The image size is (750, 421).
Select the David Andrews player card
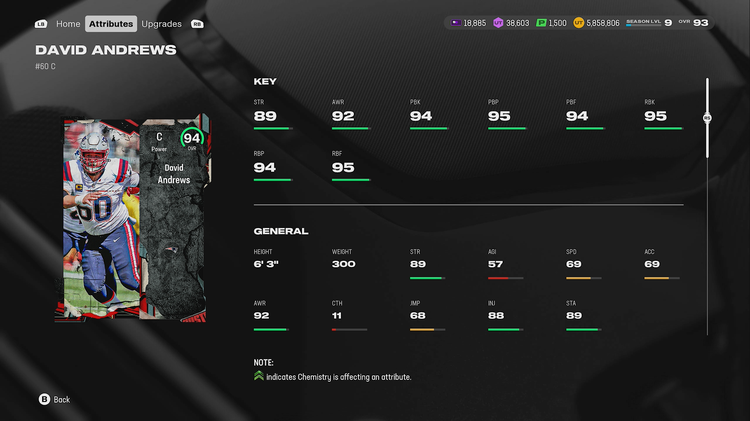pyautogui.click(x=137, y=221)
